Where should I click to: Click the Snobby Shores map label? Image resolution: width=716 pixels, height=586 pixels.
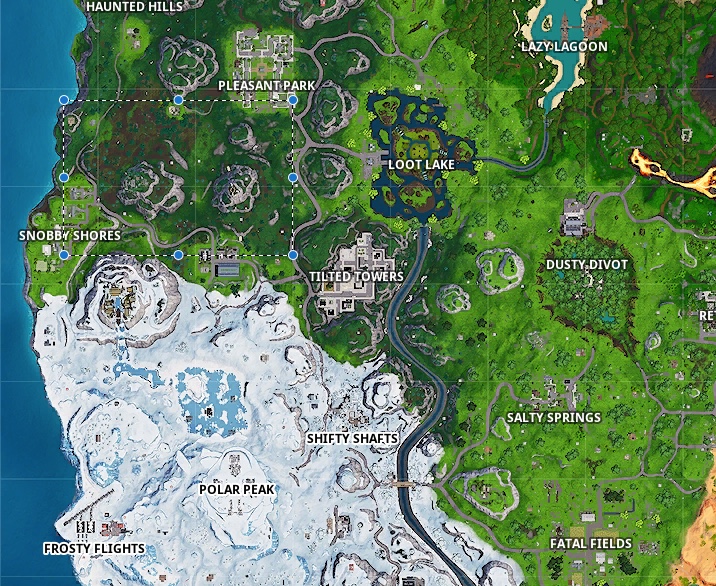pyautogui.click(x=70, y=236)
